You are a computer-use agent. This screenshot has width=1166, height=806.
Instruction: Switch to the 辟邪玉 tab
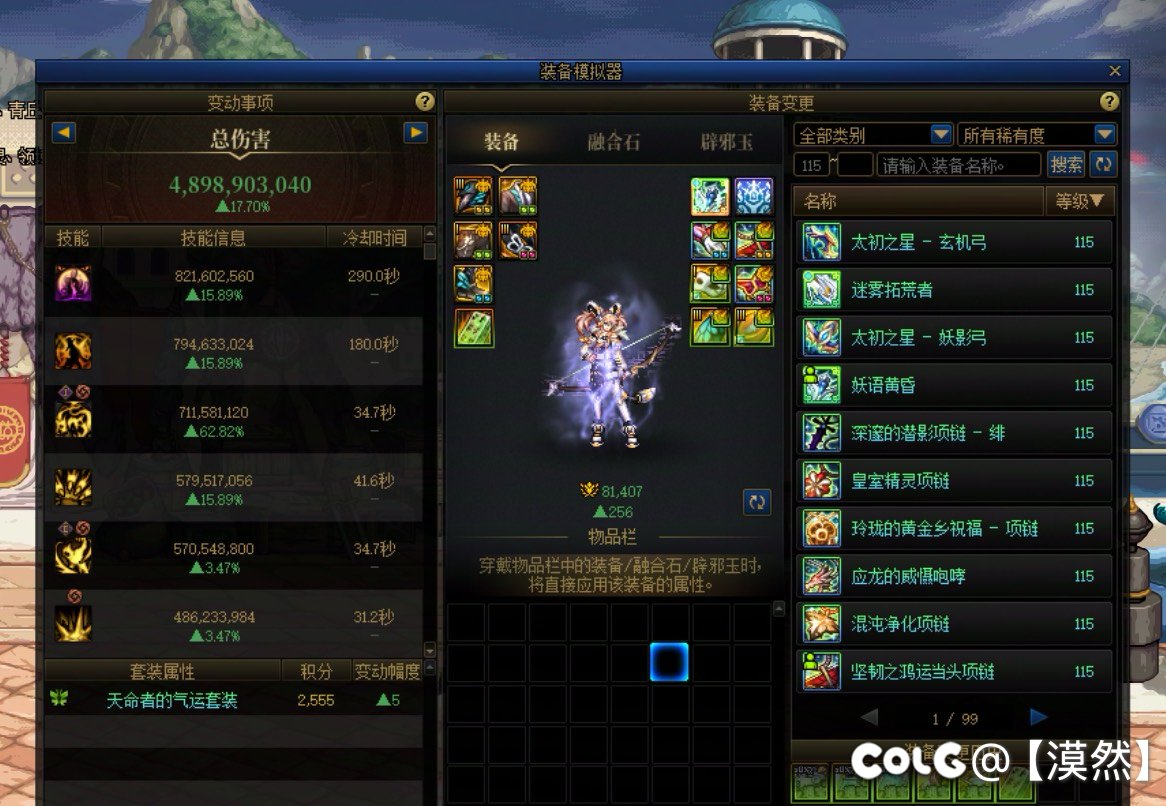[x=727, y=141]
